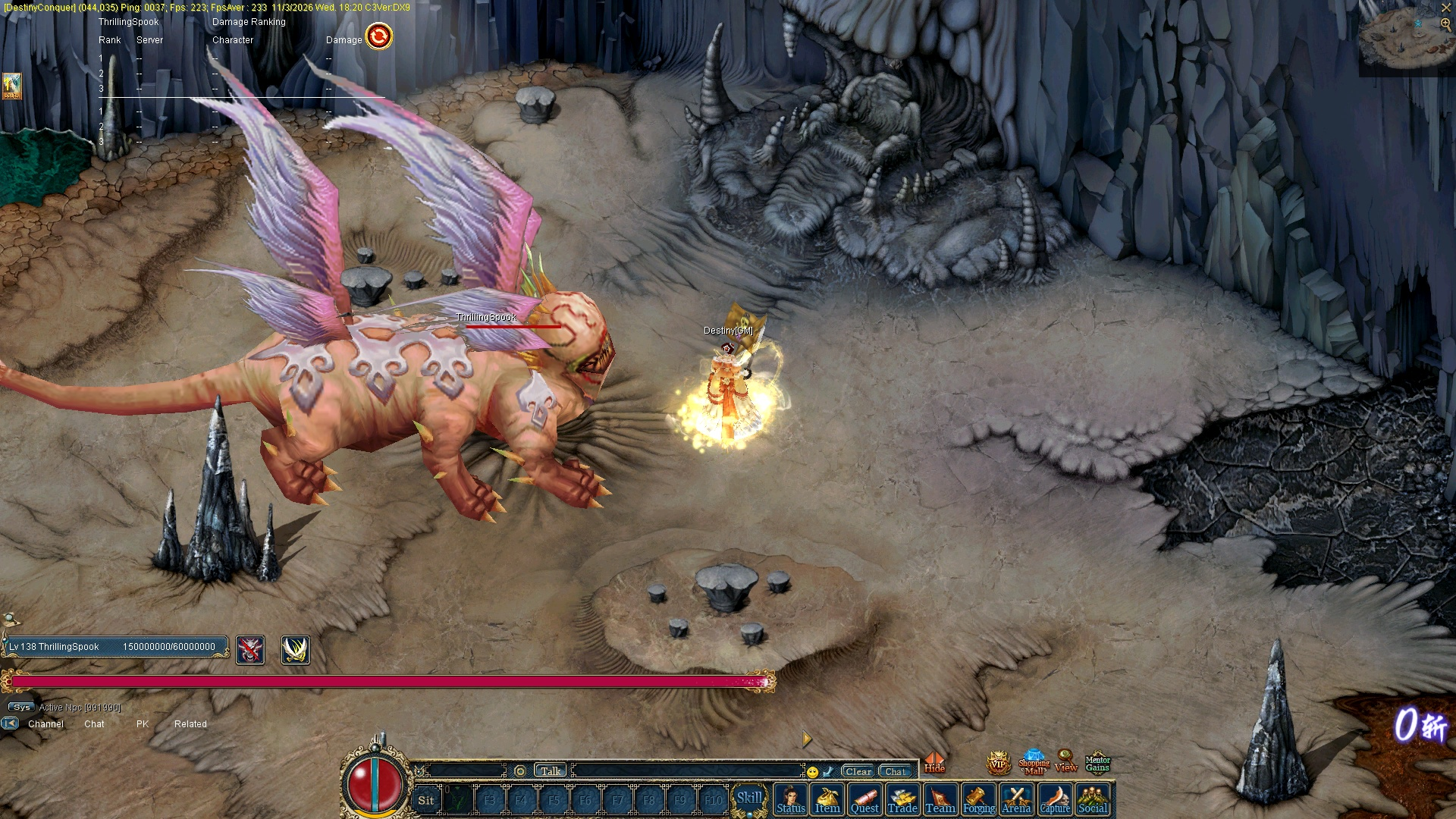The width and height of the screenshot is (1456, 819).
Task: Select the Talk channel button
Action: tap(551, 771)
